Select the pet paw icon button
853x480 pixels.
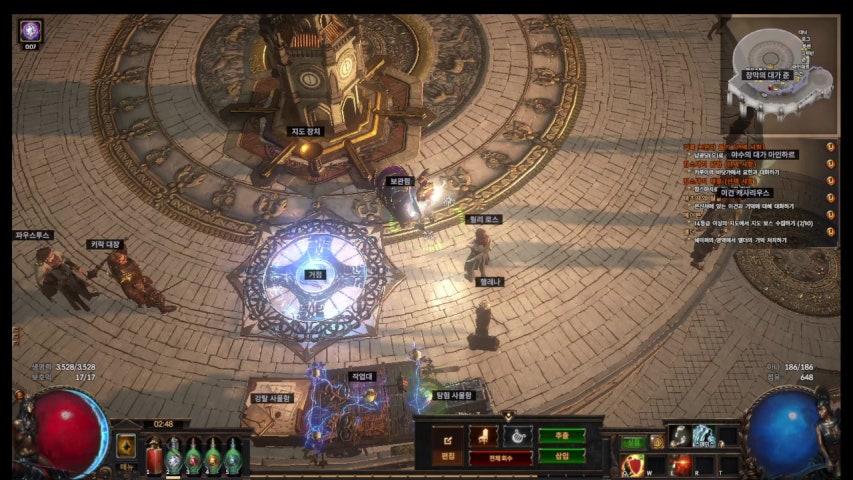click(x=517, y=436)
